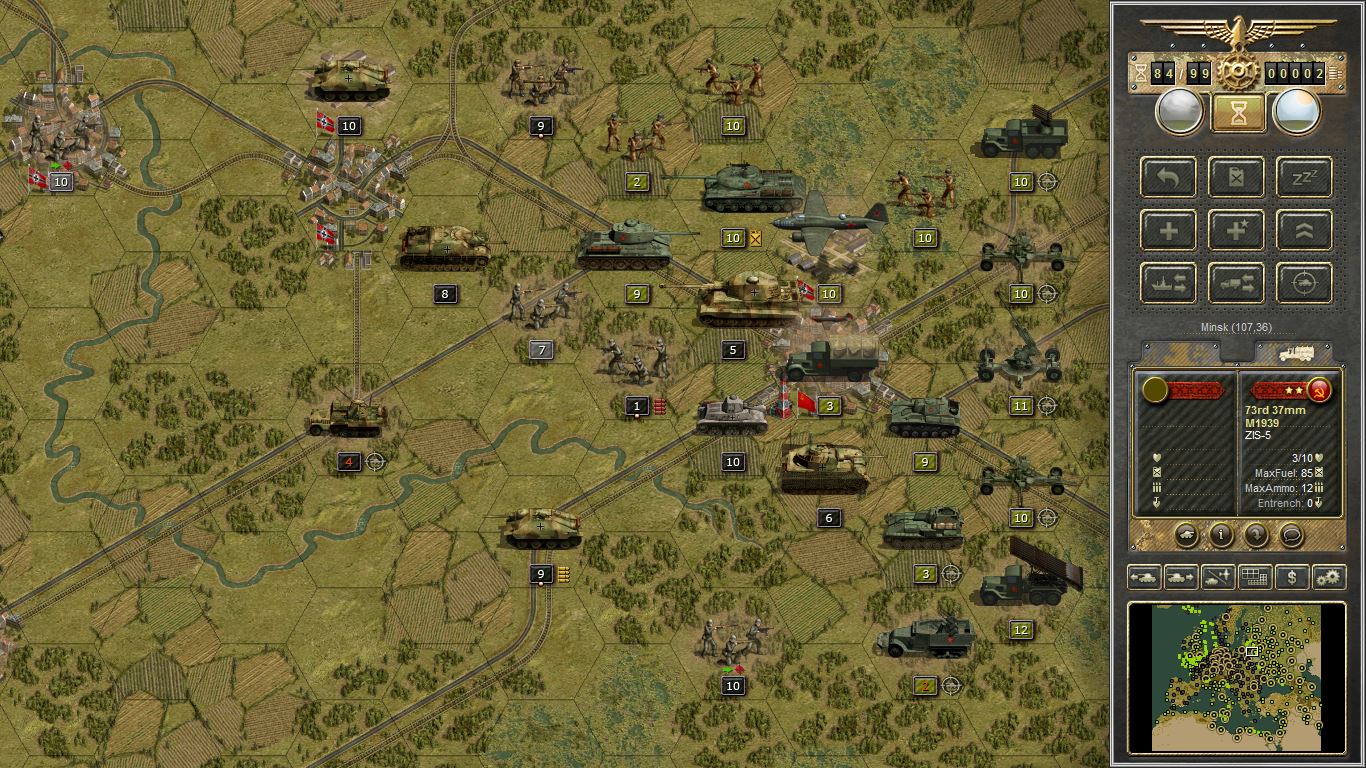Open unit details with the info button
This screenshot has width=1366, height=768.
(1222, 536)
